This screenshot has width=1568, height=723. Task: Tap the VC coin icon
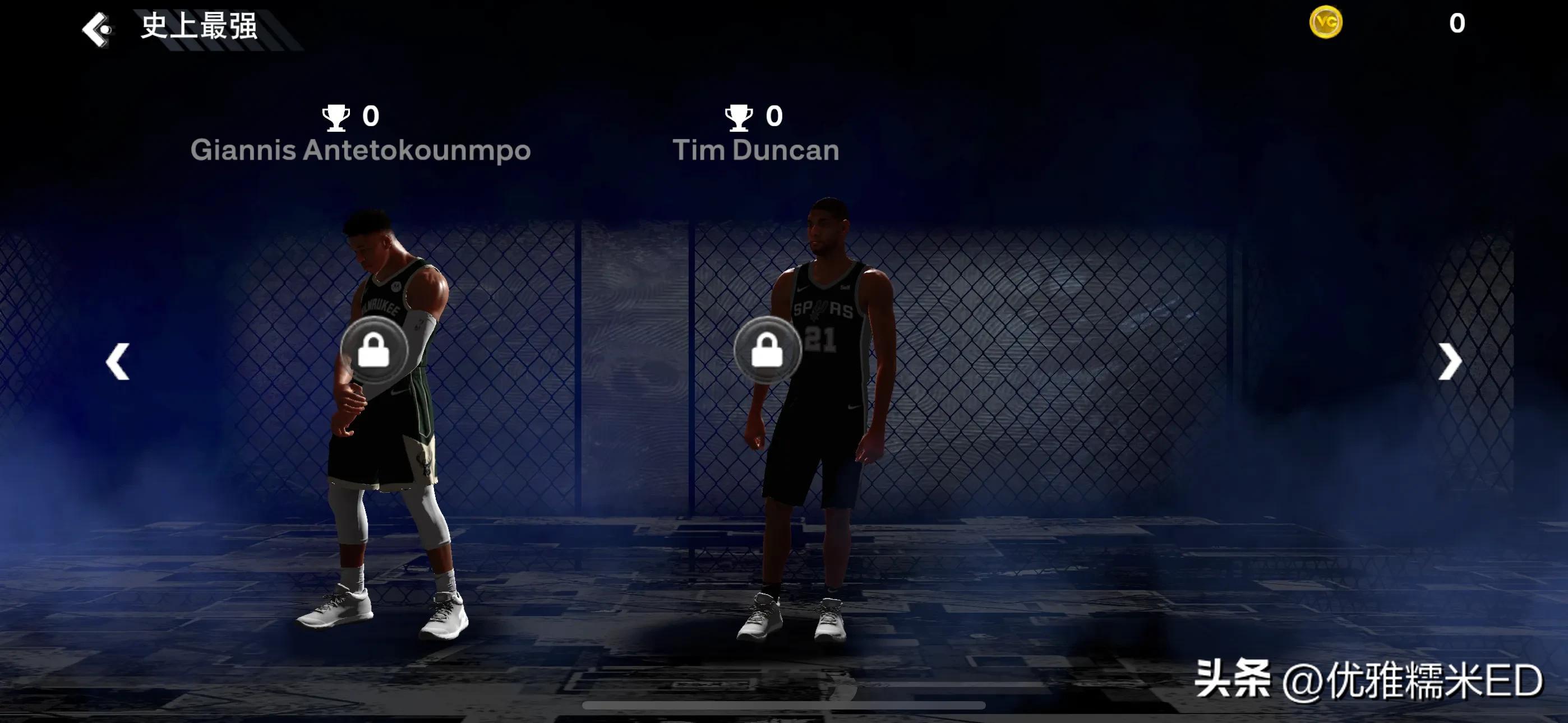pyautogui.click(x=1326, y=22)
